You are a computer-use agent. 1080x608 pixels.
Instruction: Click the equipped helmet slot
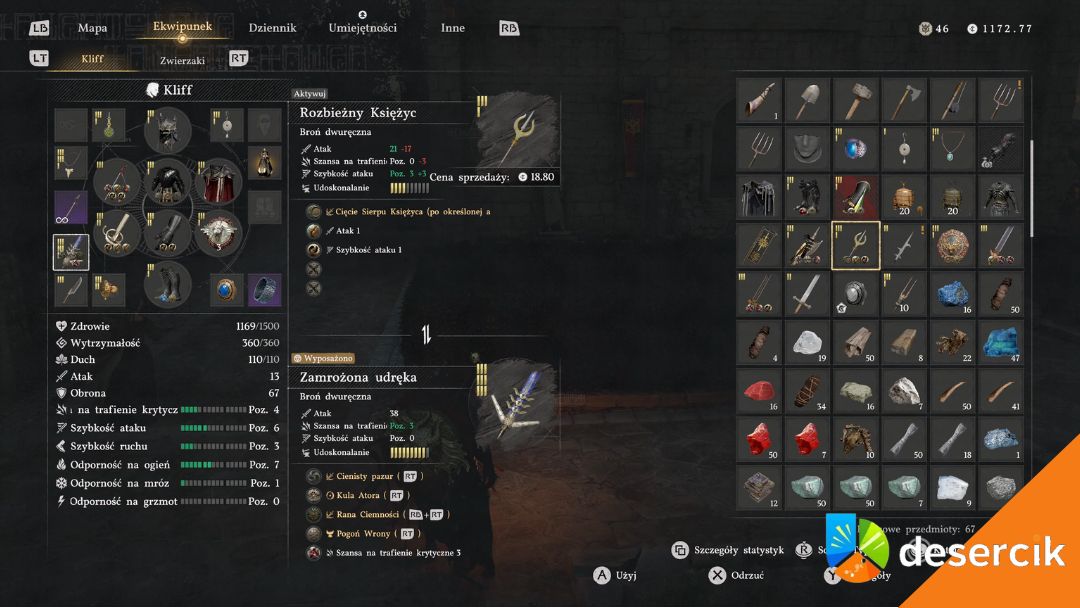click(x=168, y=131)
